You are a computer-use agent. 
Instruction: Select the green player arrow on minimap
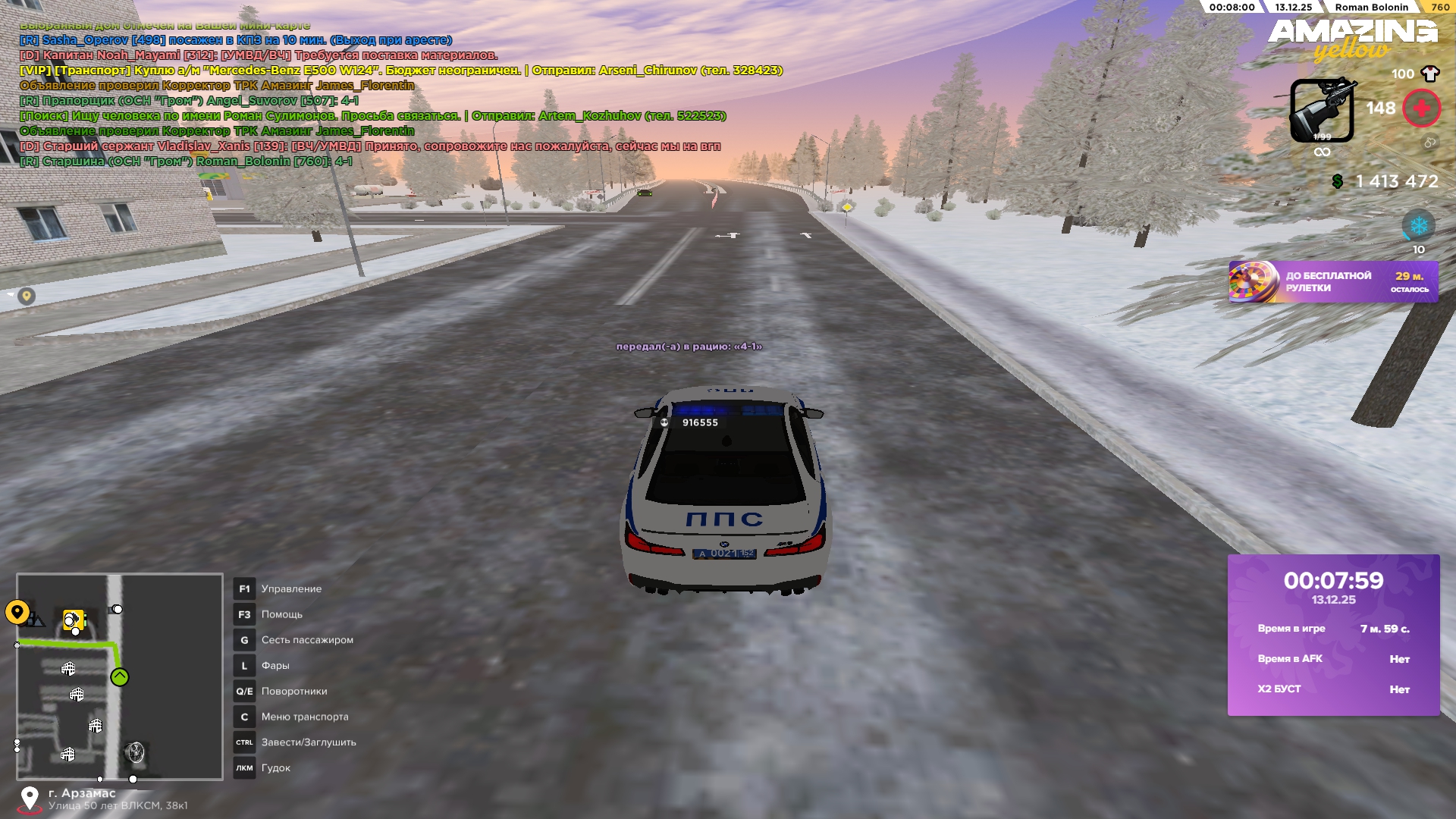tap(120, 677)
